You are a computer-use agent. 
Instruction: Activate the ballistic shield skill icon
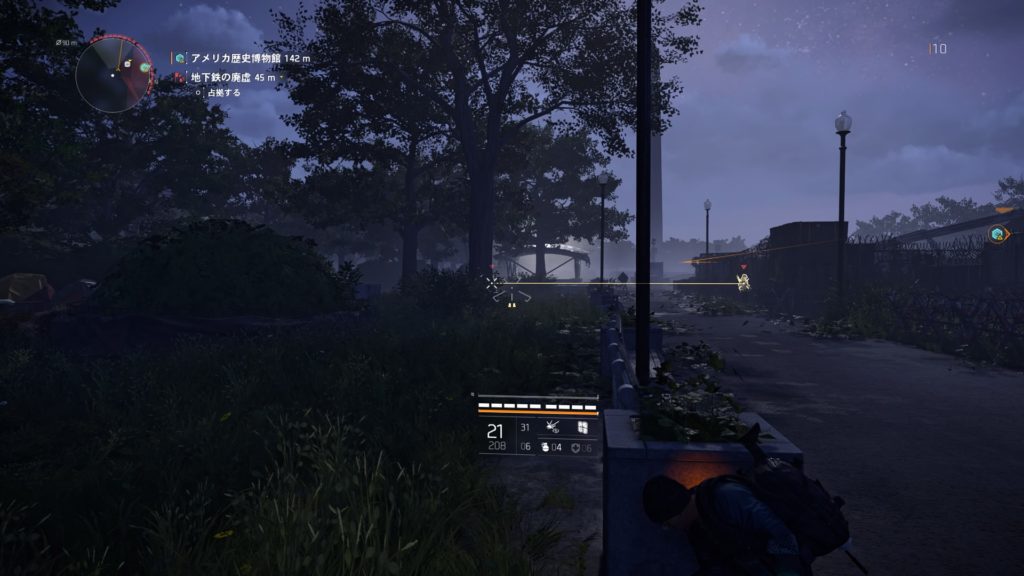tap(581, 427)
